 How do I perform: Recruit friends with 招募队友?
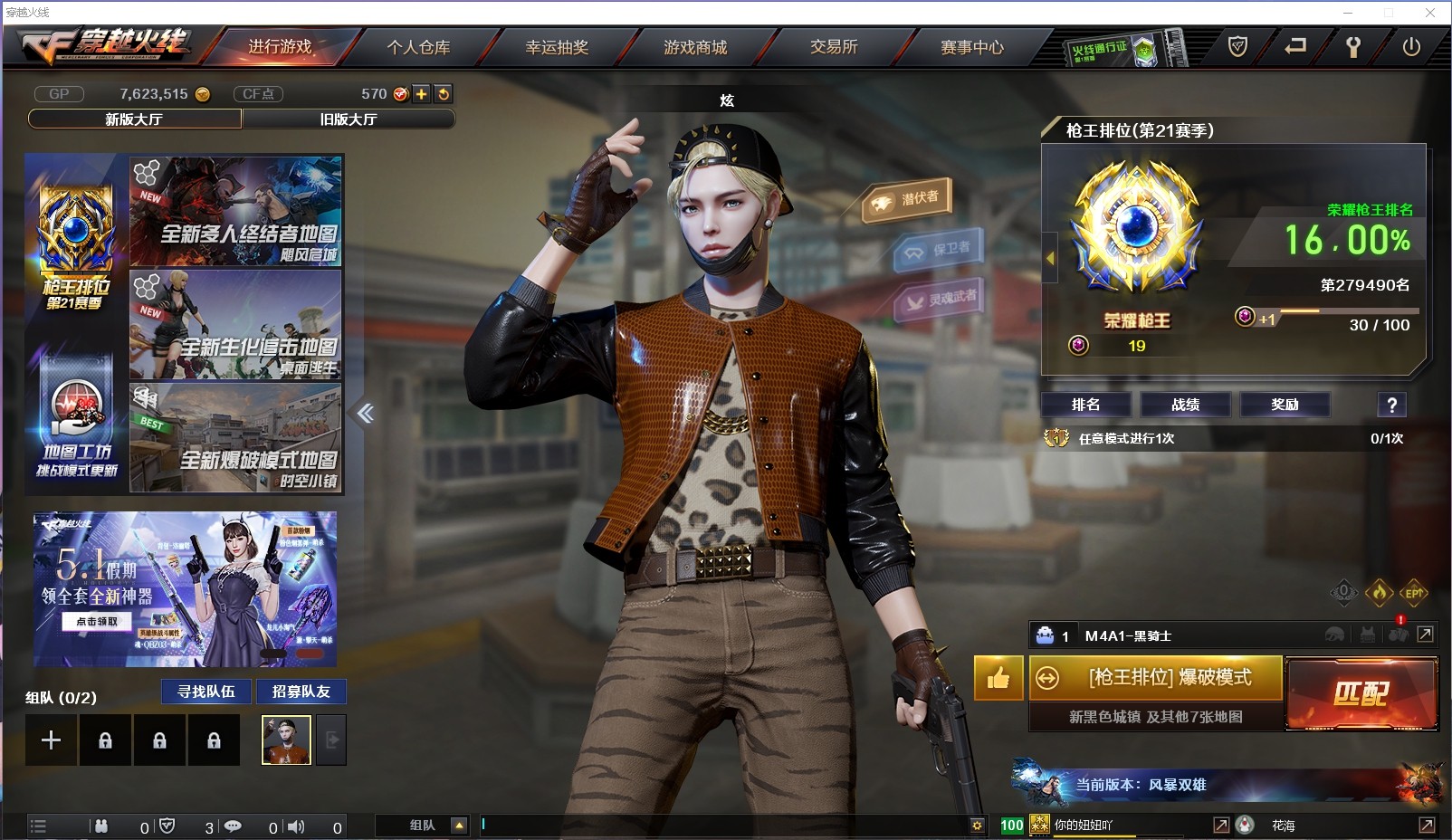click(301, 692)
